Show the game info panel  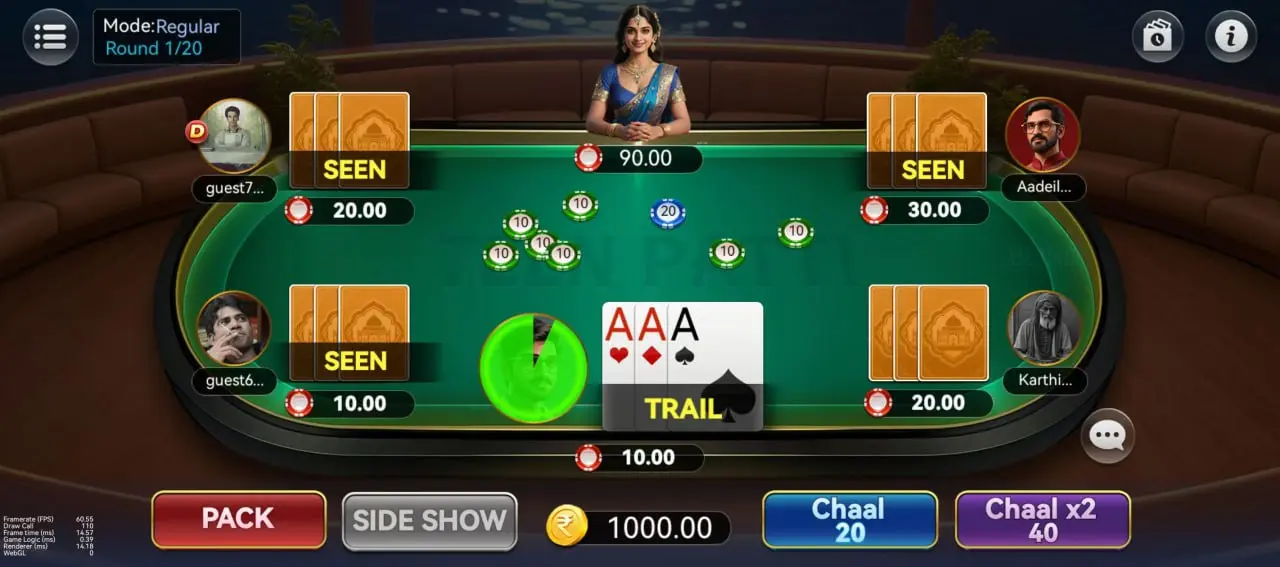[1230, 37]
